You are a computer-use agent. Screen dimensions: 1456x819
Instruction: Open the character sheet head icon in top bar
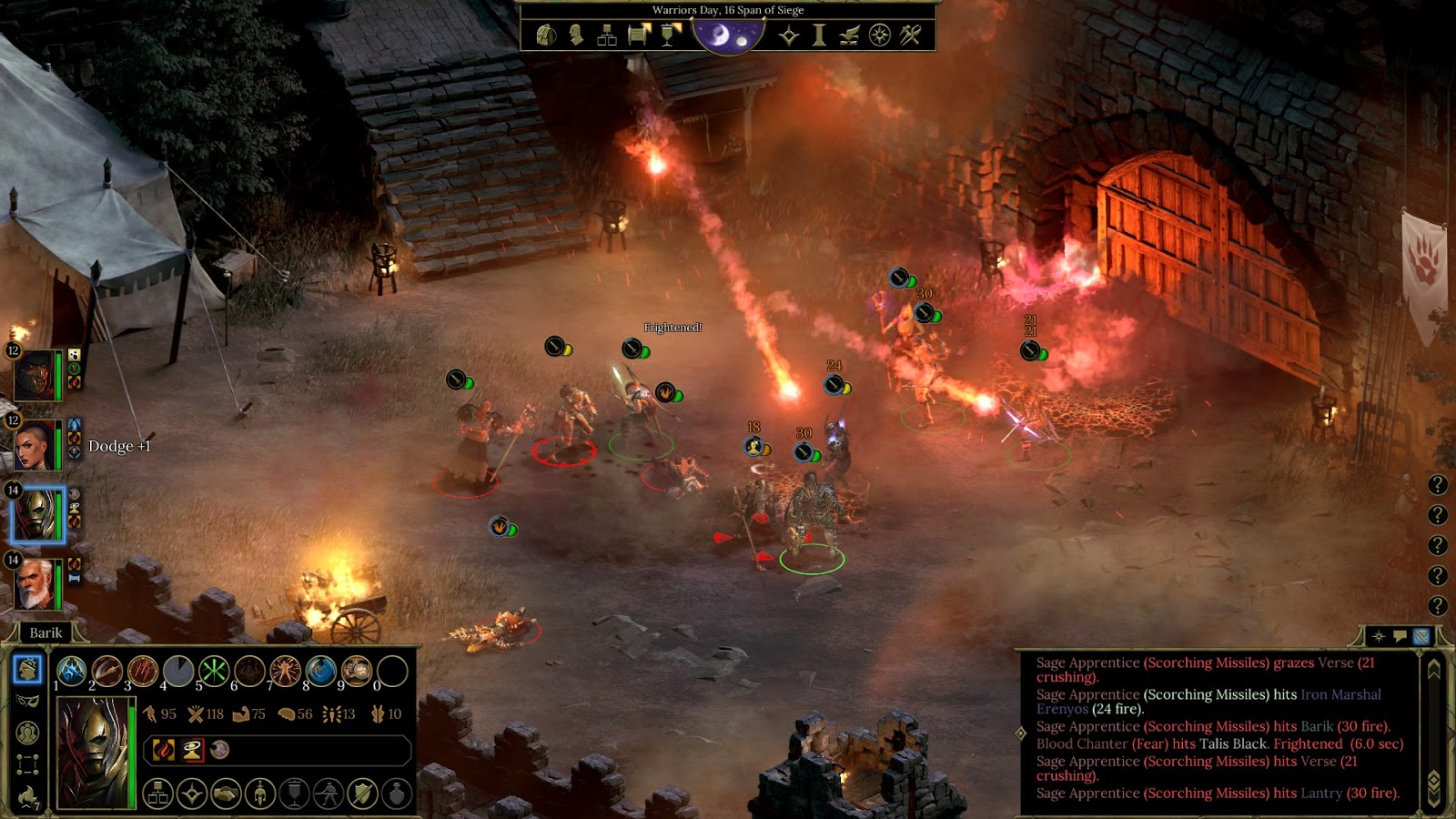(576, 35)
